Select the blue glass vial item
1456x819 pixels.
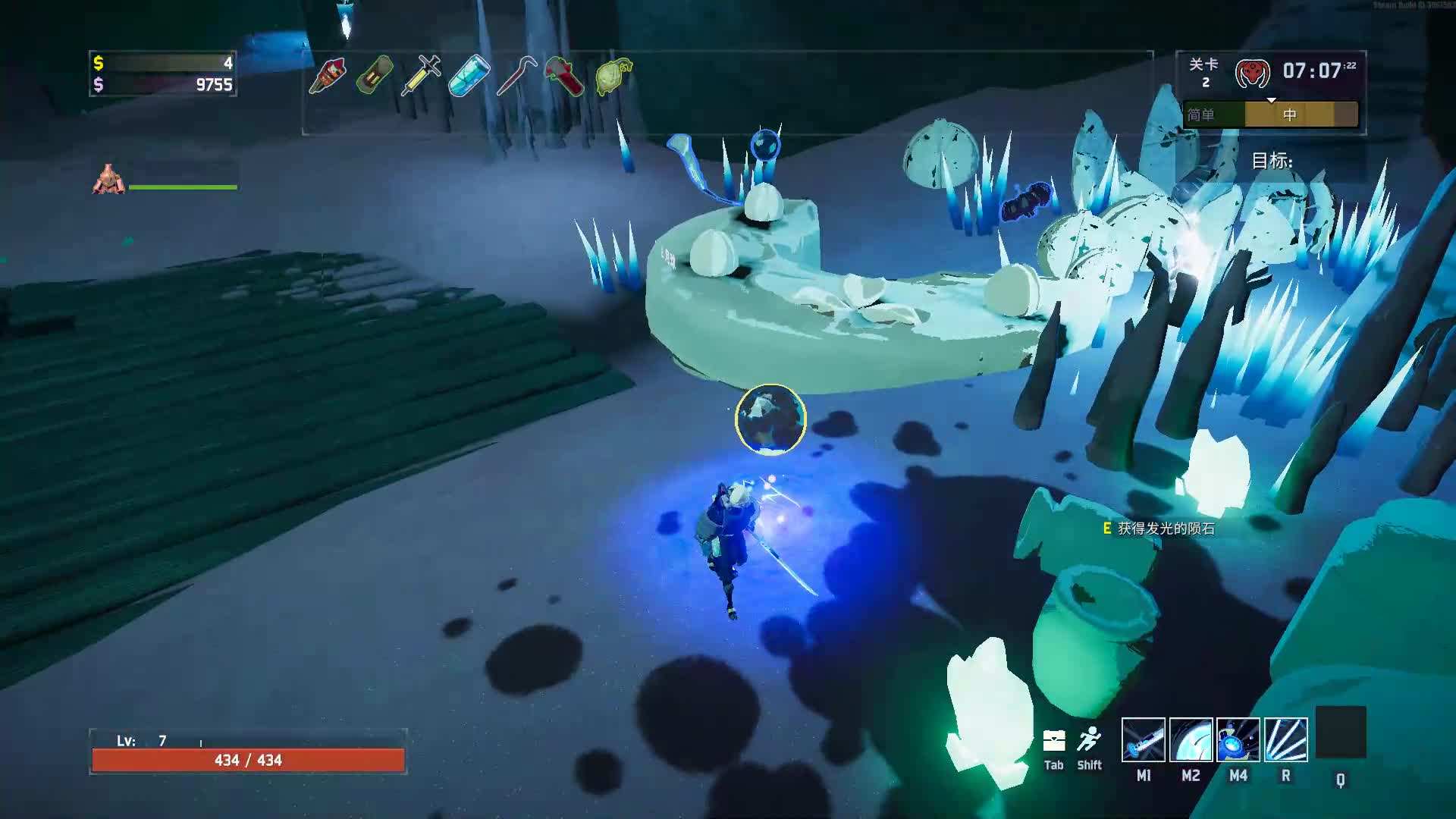tap(469, 76)
